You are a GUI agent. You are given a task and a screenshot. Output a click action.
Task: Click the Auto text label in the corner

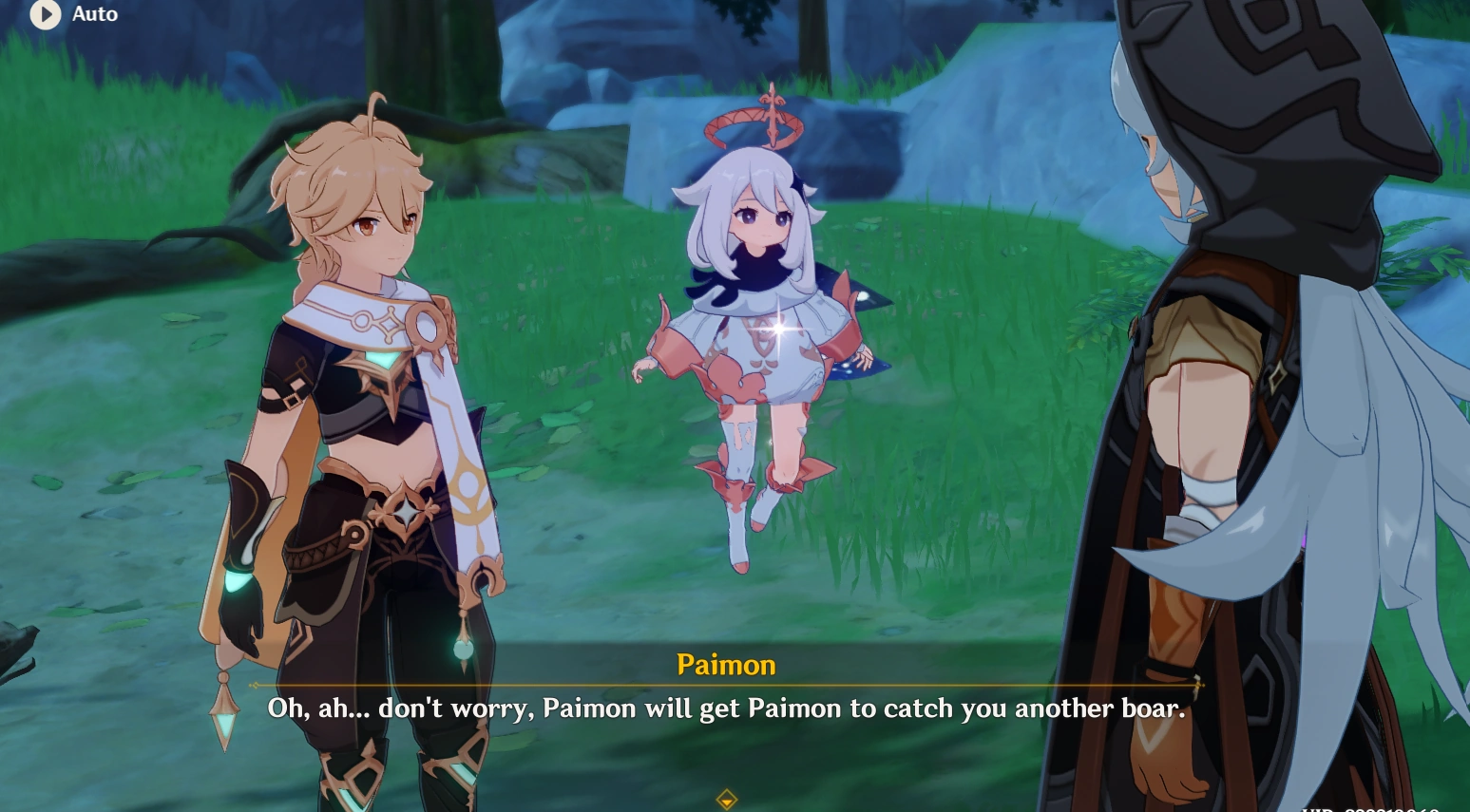95,15
